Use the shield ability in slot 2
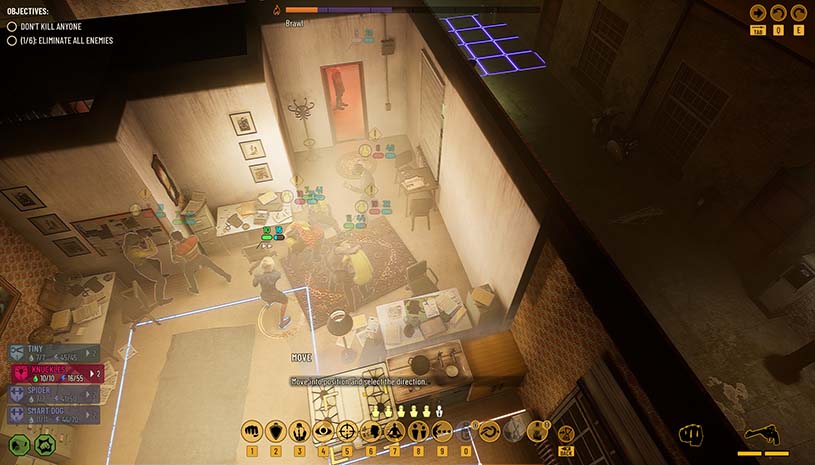This screenshot has width=815, height=465. (275, 431)
